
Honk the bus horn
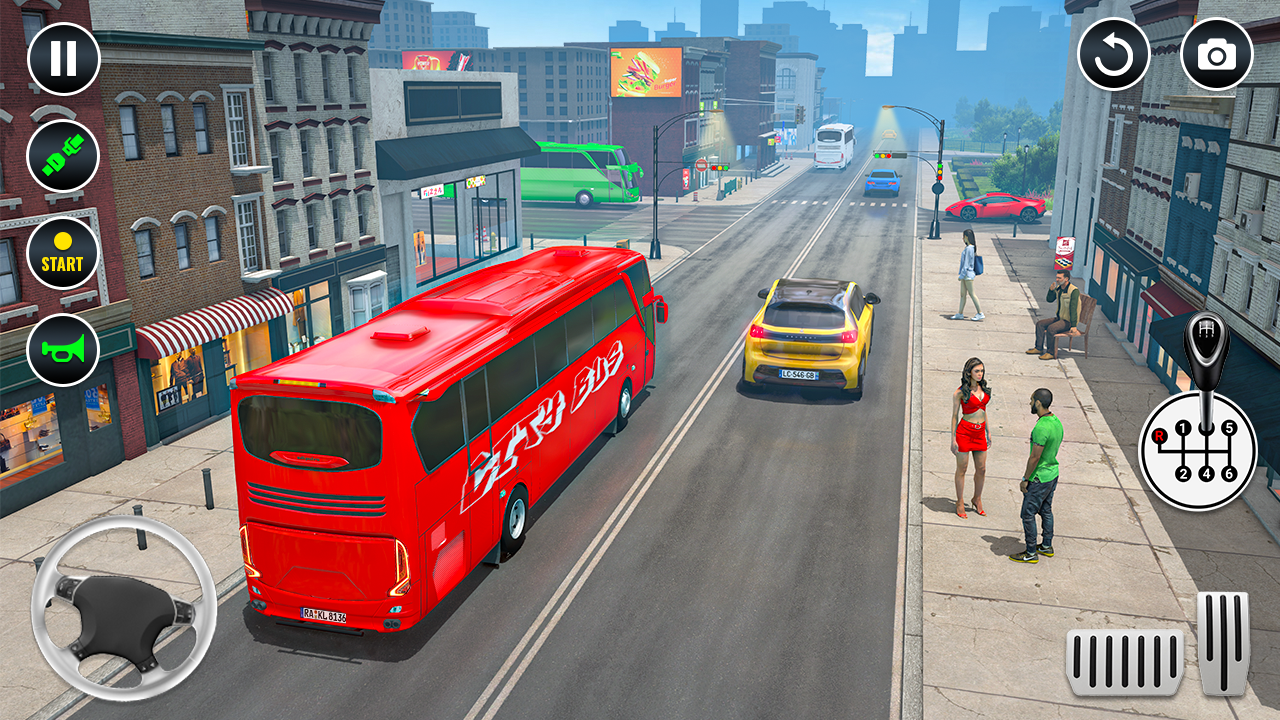point(62,349)
